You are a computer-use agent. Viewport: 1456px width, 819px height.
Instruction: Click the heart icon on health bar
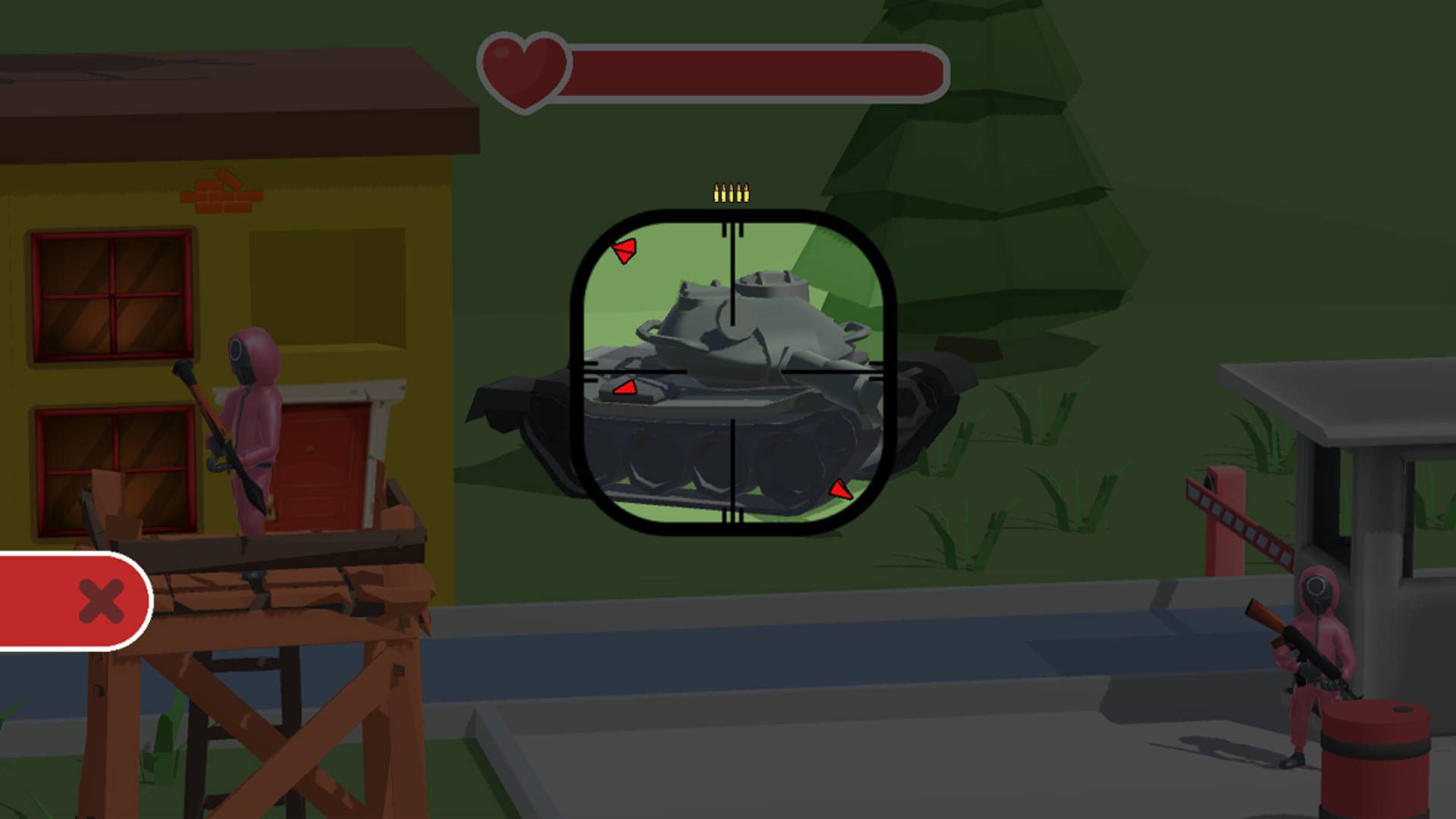click(522, 72)
